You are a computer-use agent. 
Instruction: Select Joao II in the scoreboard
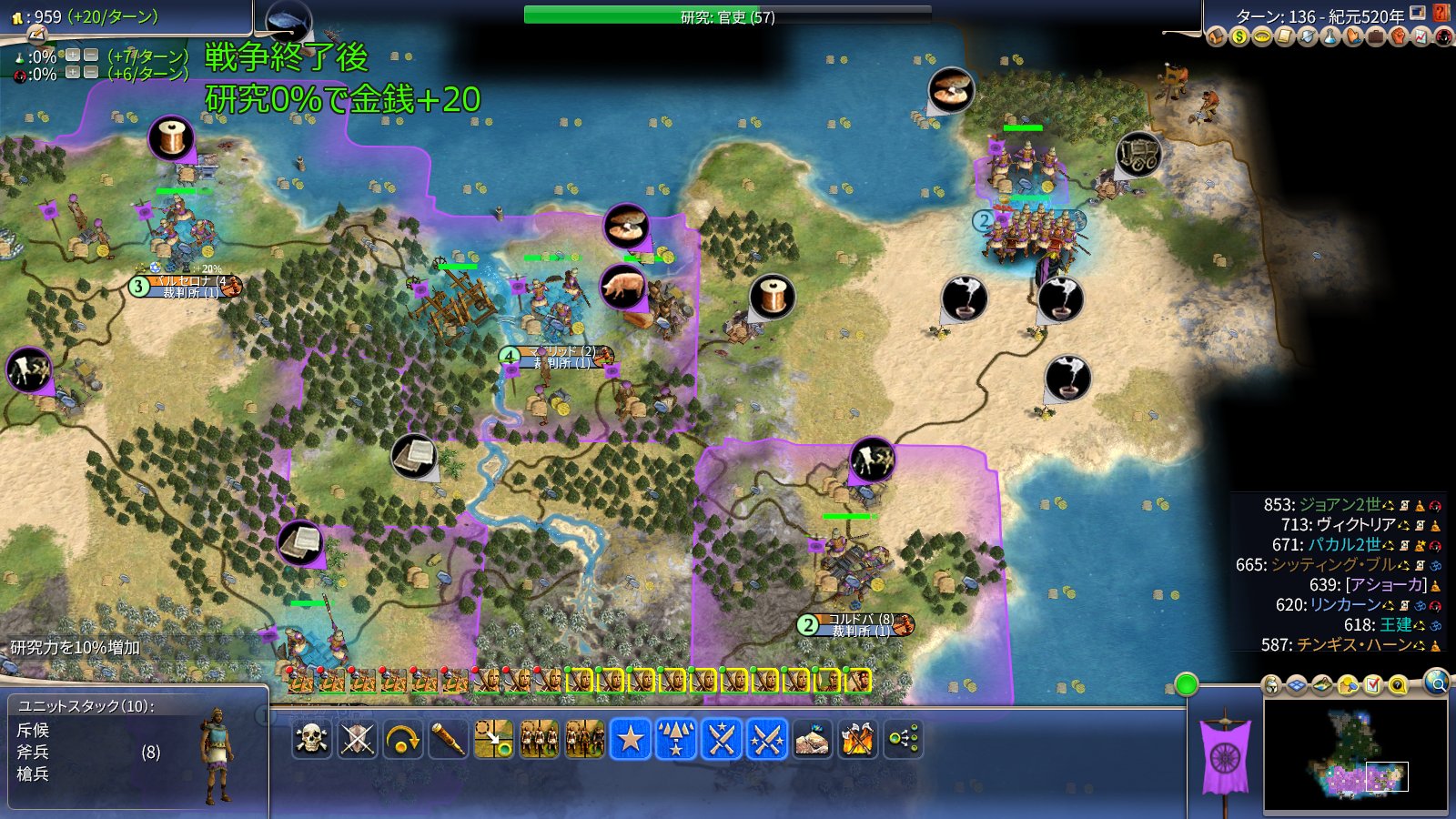coord(1339,505)
